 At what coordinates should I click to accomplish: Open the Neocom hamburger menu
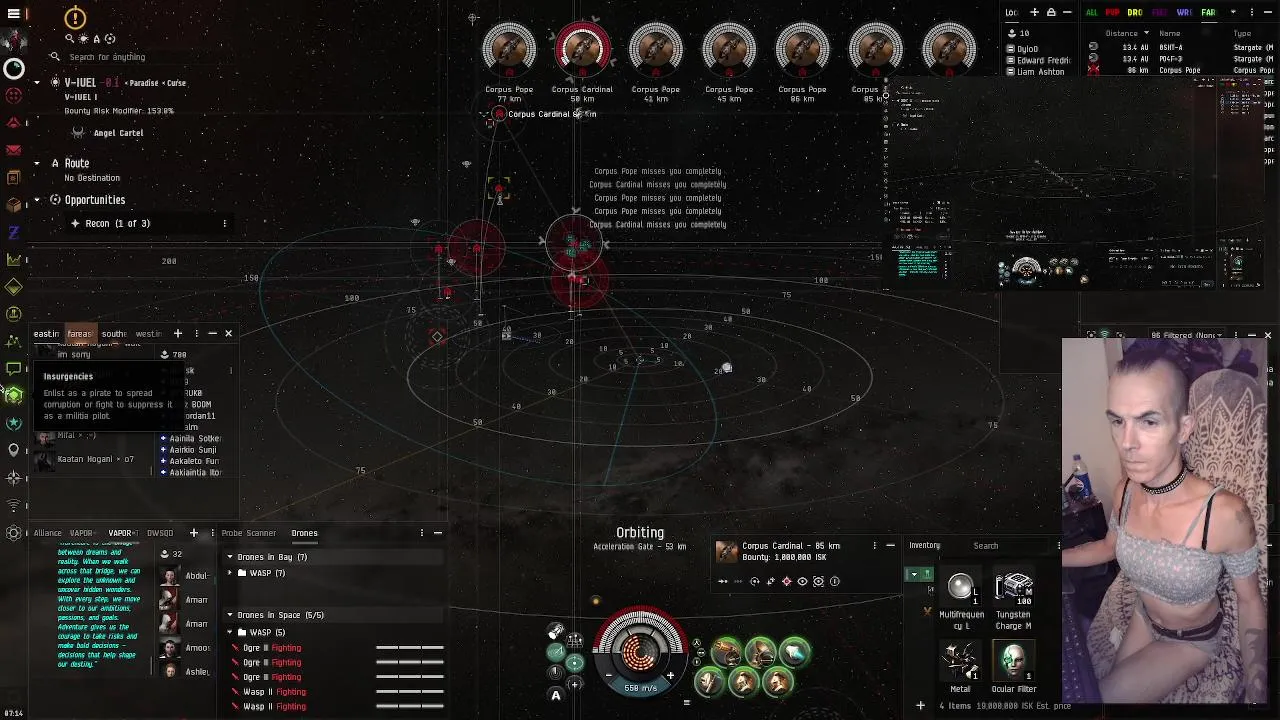(x=14, y=14)
